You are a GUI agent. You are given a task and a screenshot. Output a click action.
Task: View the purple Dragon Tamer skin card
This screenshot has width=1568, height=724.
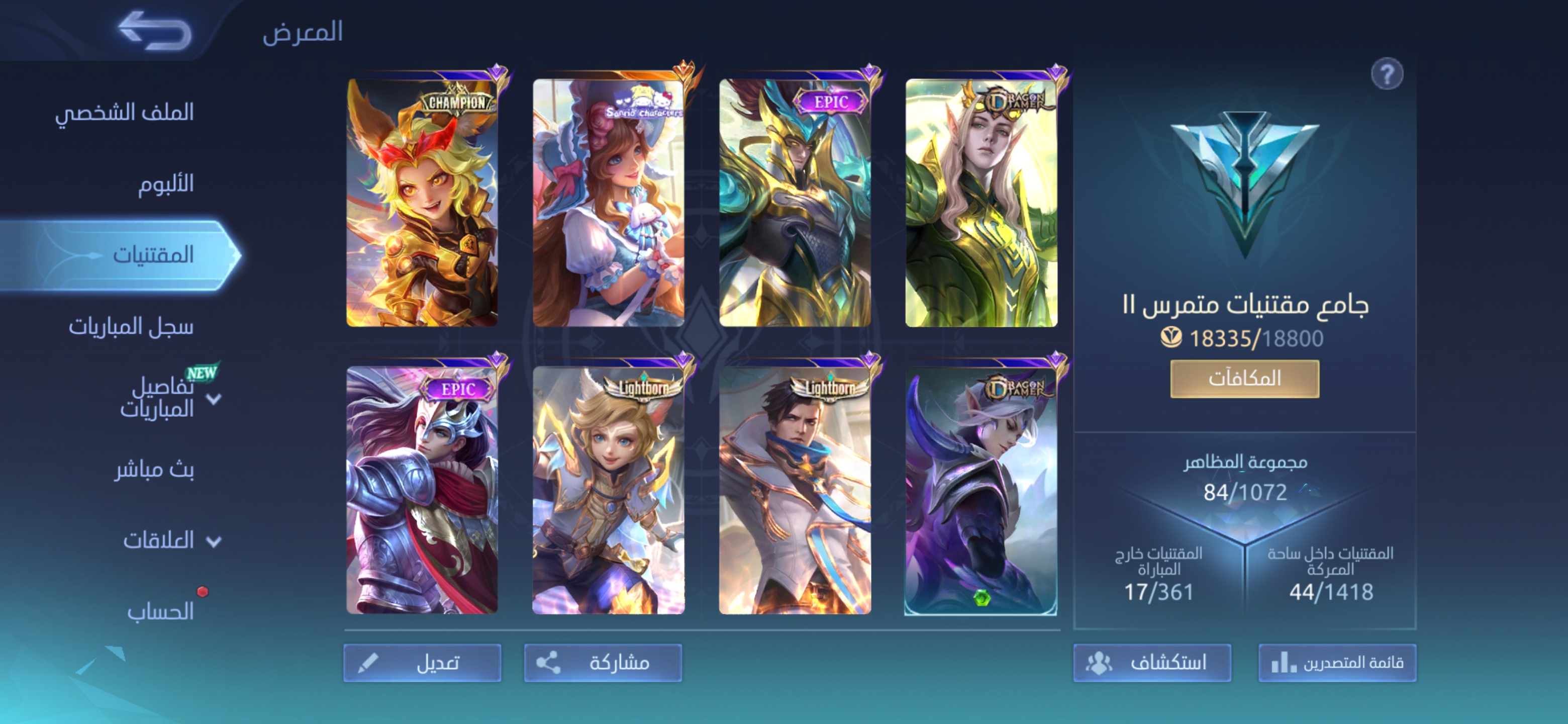pos(981,490)
